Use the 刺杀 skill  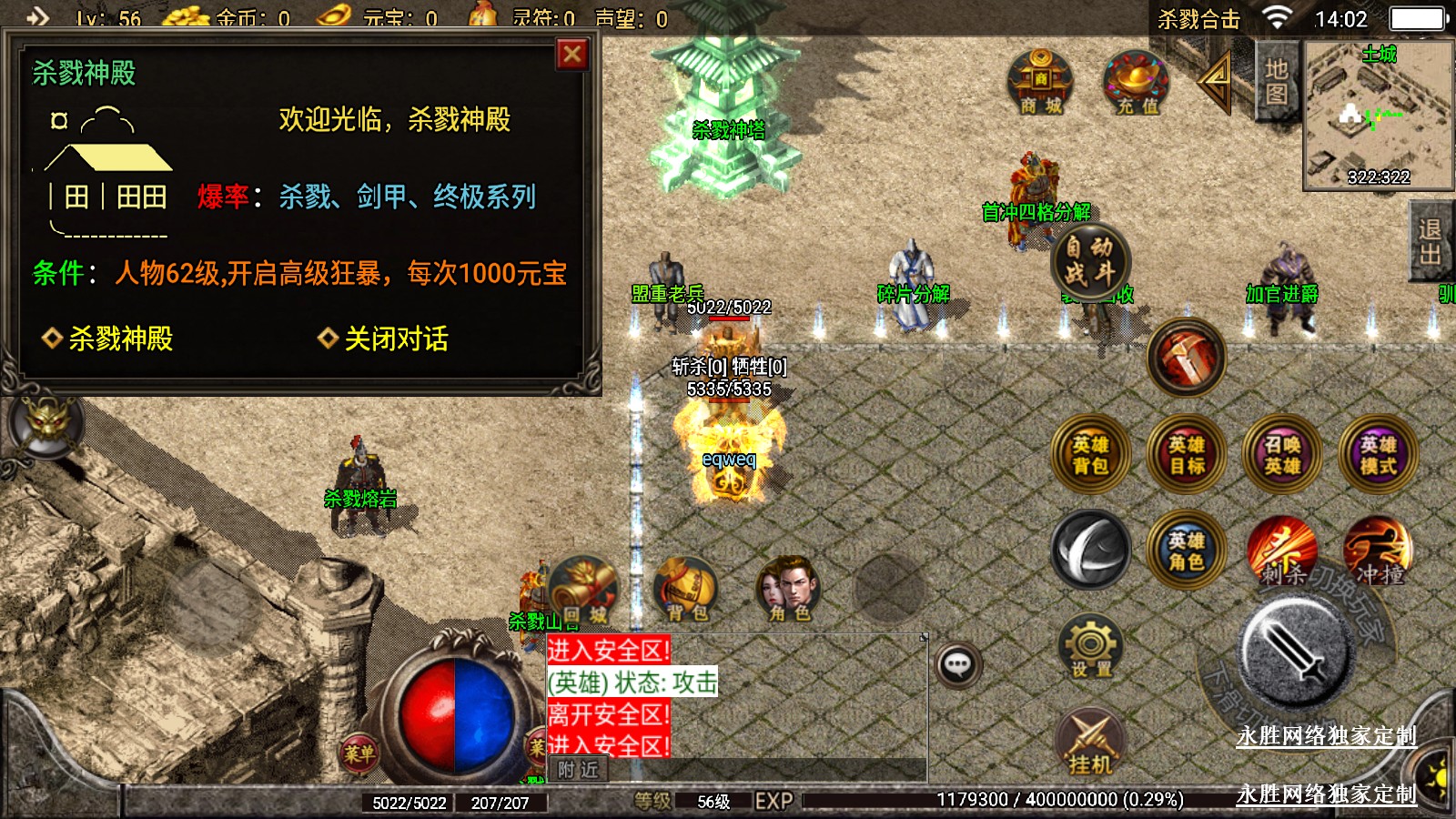1281,551
